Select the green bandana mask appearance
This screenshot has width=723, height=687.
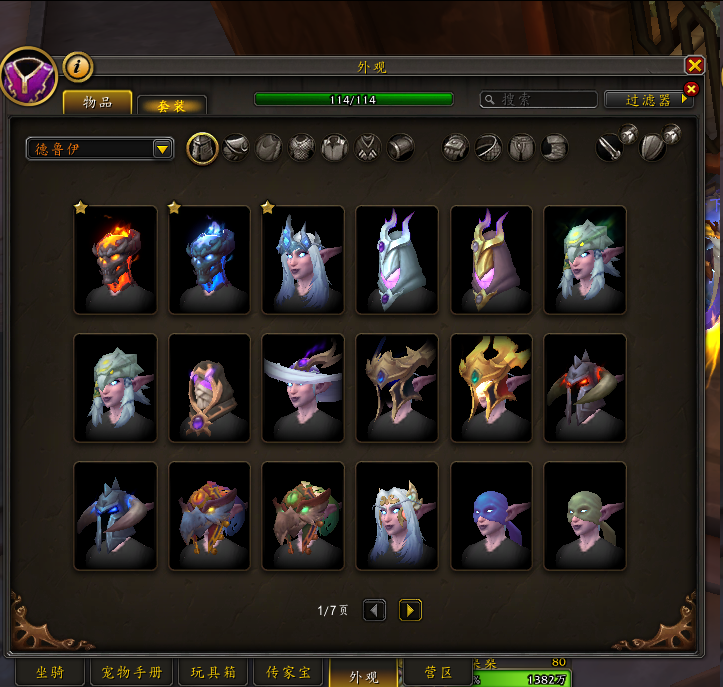pyautogui.click(x=585, y=515)
